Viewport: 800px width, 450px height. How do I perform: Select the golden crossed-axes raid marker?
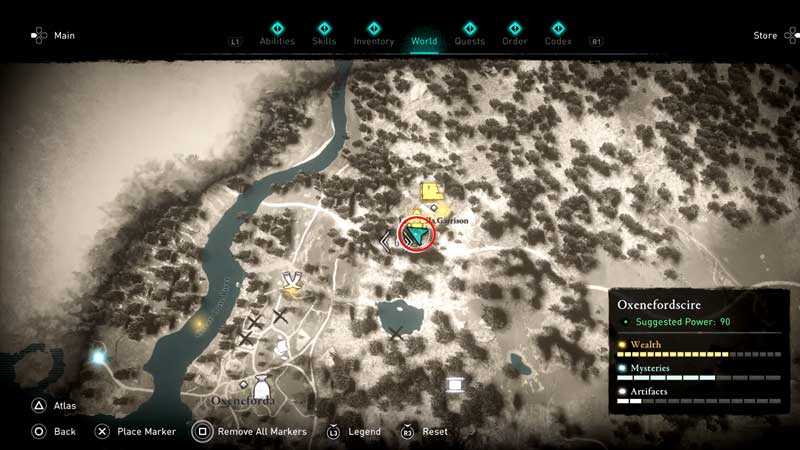pos(292,286)
